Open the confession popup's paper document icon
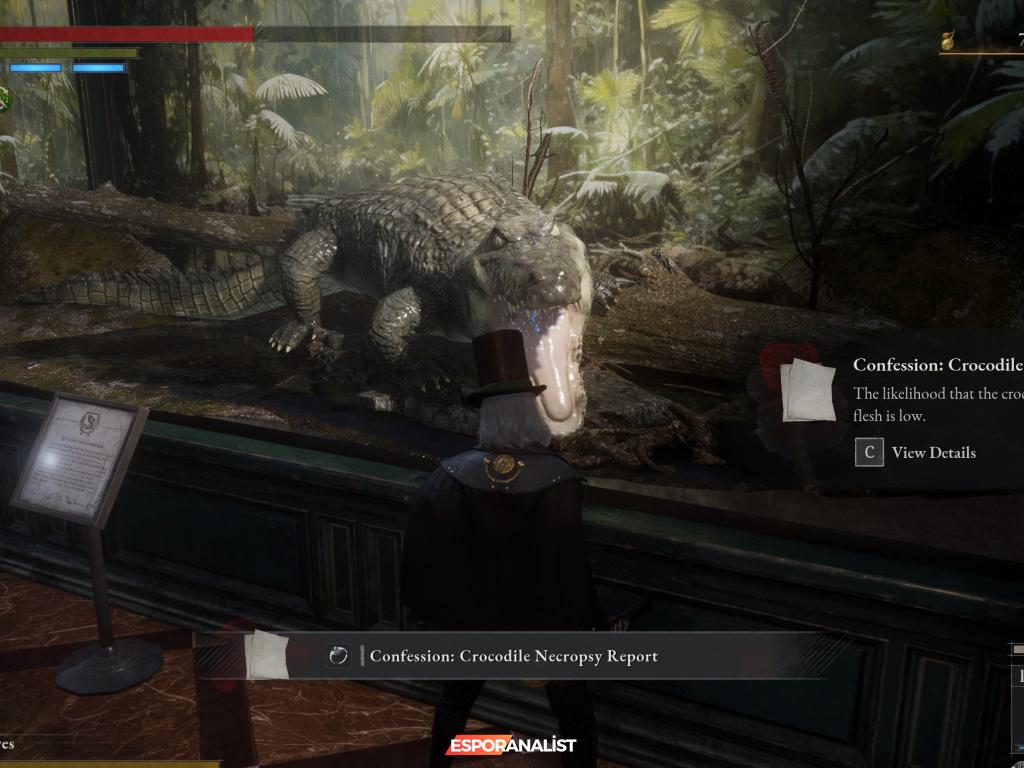 click(x=808, y=390)
